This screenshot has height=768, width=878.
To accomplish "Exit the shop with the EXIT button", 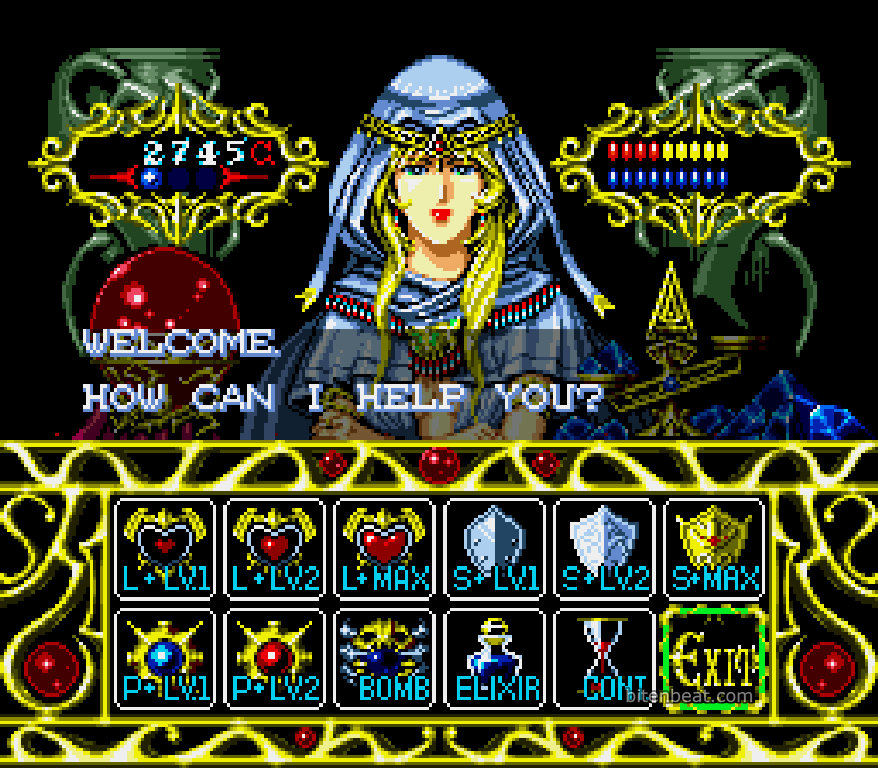I will pos(714,659).
